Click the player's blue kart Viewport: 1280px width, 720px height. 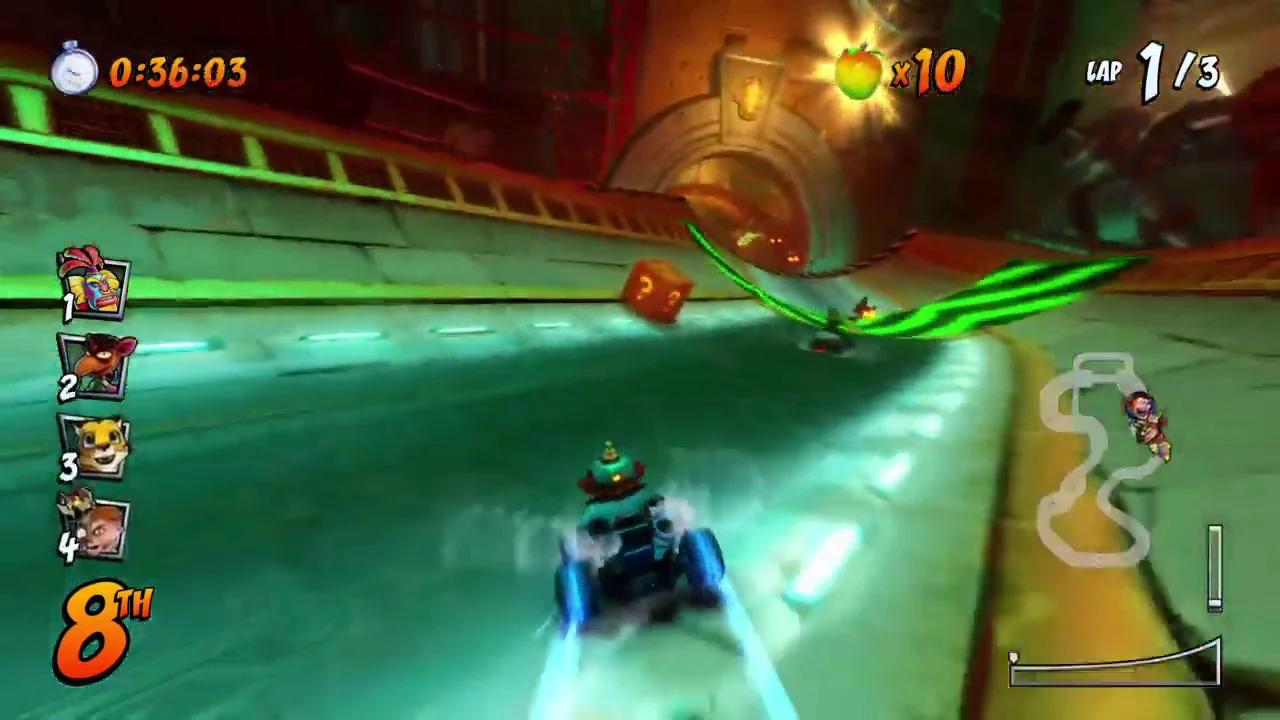coord(640,550)
